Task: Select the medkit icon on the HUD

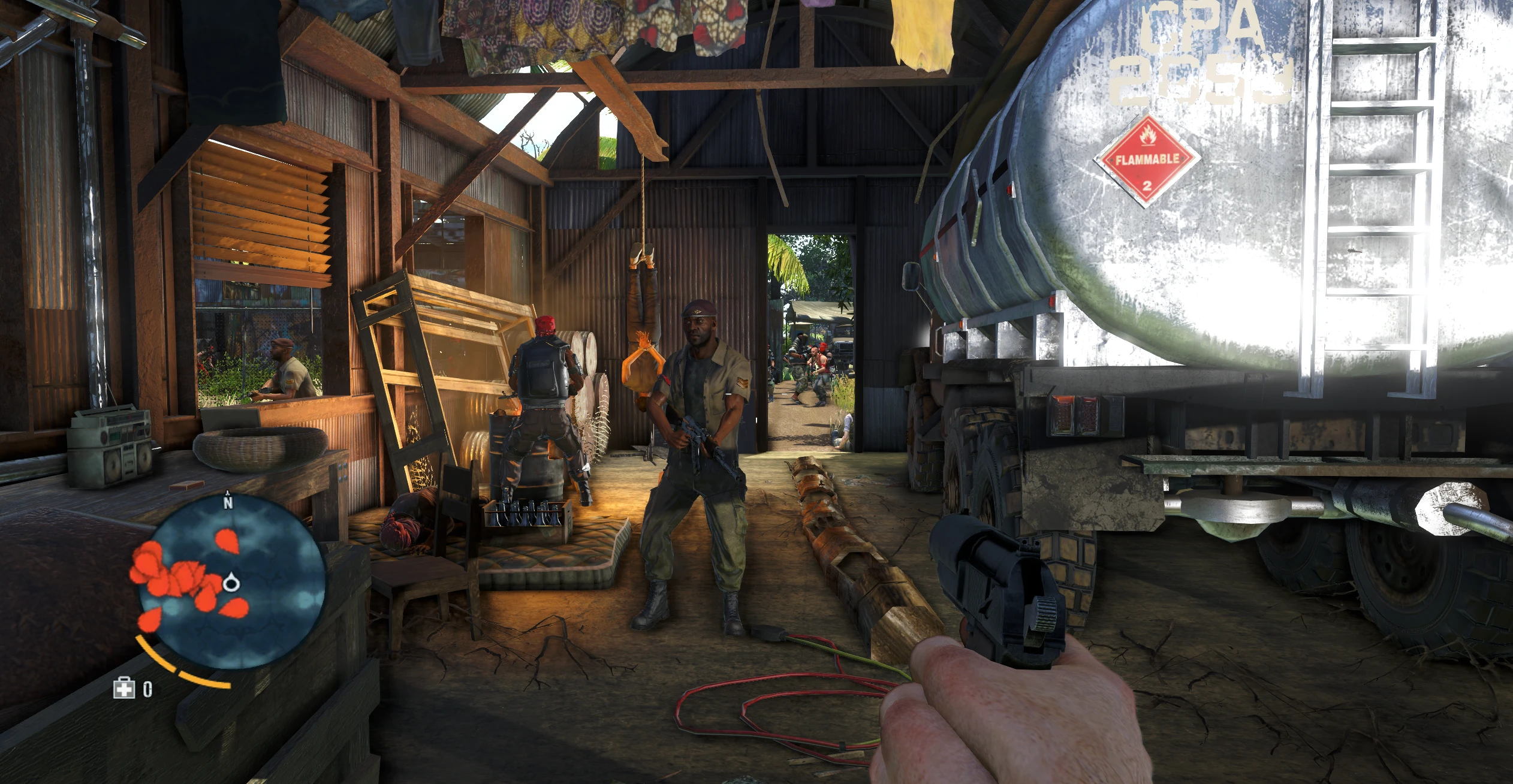Action: click(124, 690)
